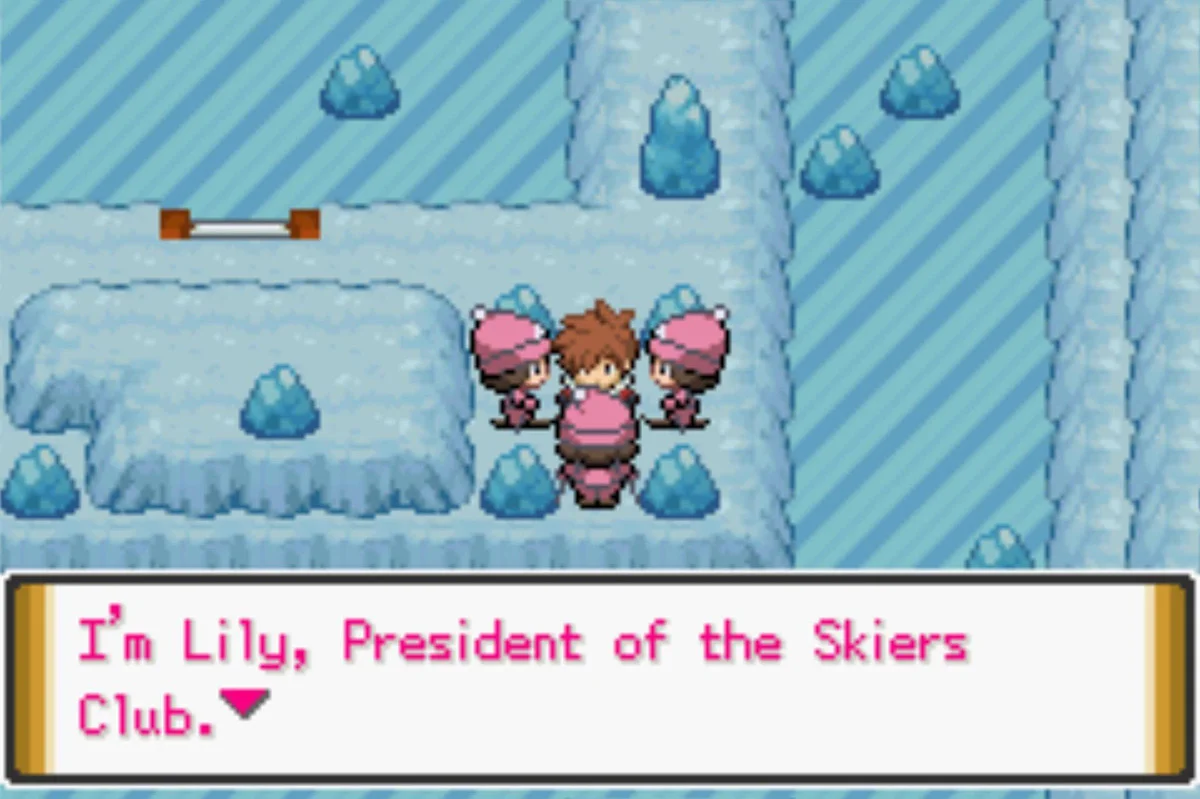Advance dialogue with the pink arrow indicator
The width and height of the screenshot is (1200, 799).
tap(245, 704)
